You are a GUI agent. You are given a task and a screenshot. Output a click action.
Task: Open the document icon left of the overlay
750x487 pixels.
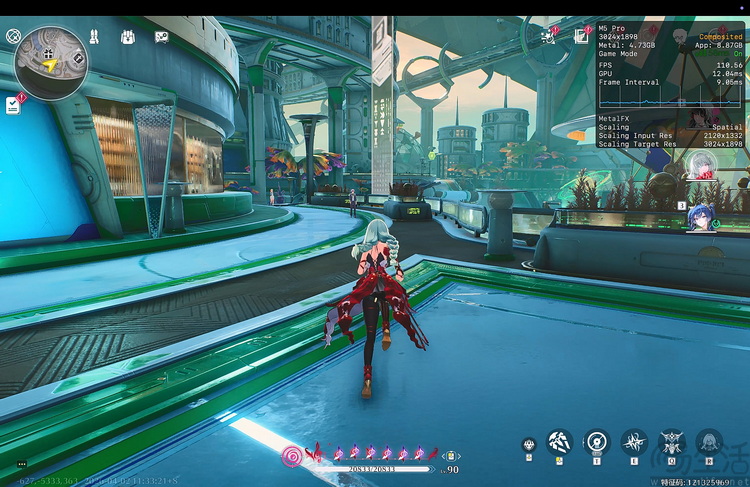coord(581,36)
